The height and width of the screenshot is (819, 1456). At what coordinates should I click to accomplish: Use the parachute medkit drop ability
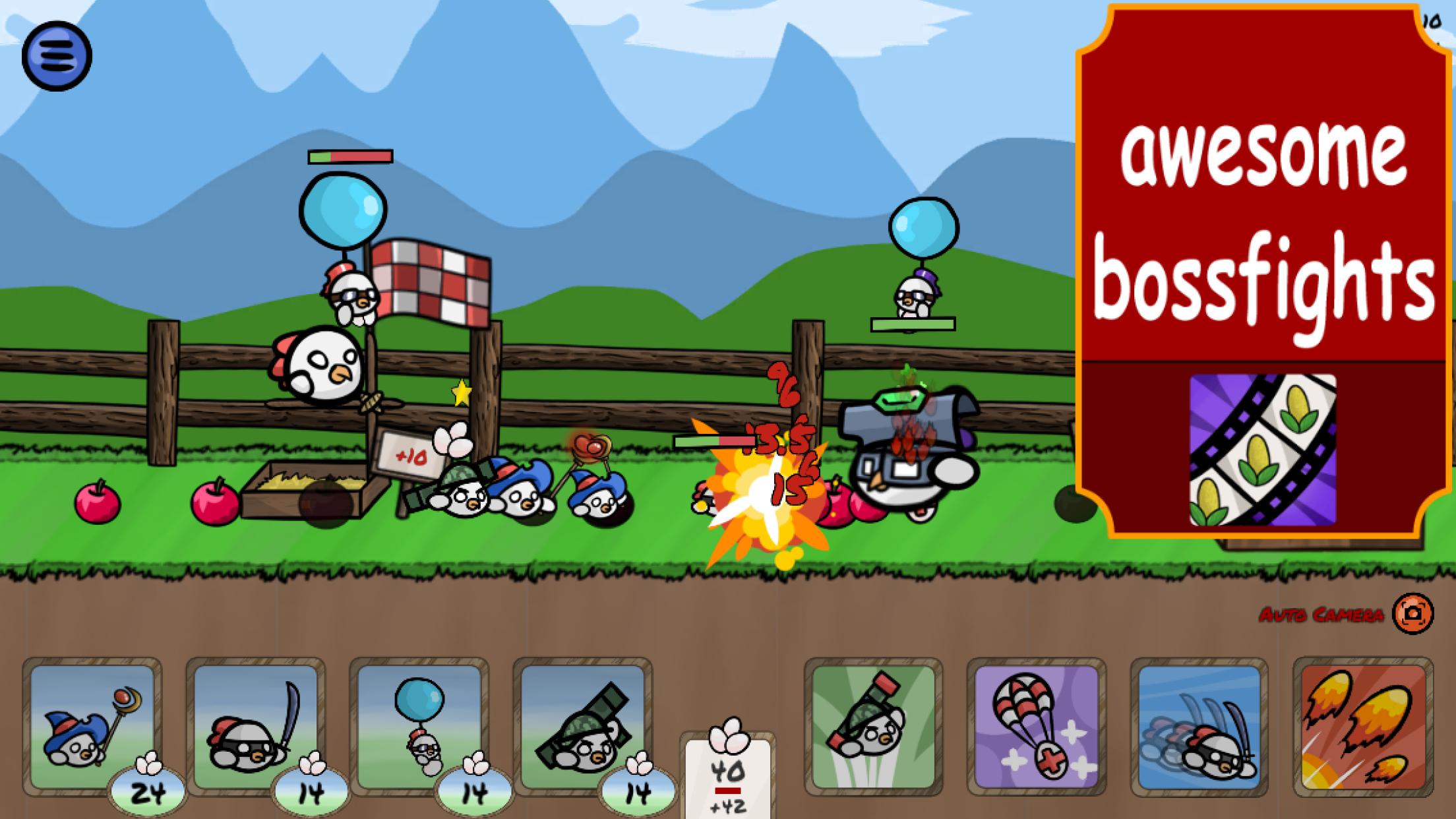pyautogui.click(x=1036, y=727)
